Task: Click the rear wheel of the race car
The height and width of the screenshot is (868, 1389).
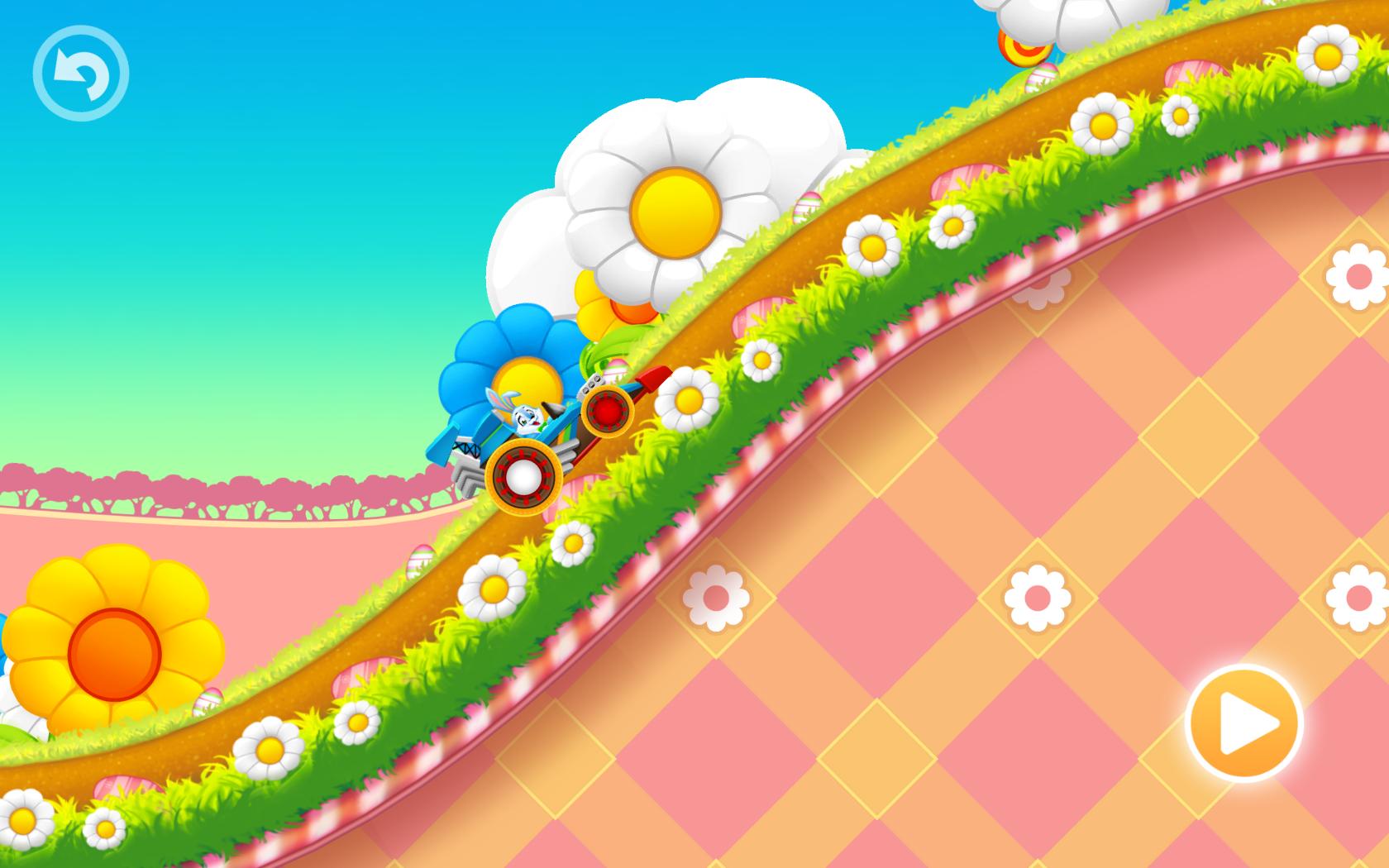Action: coord(523,475)
